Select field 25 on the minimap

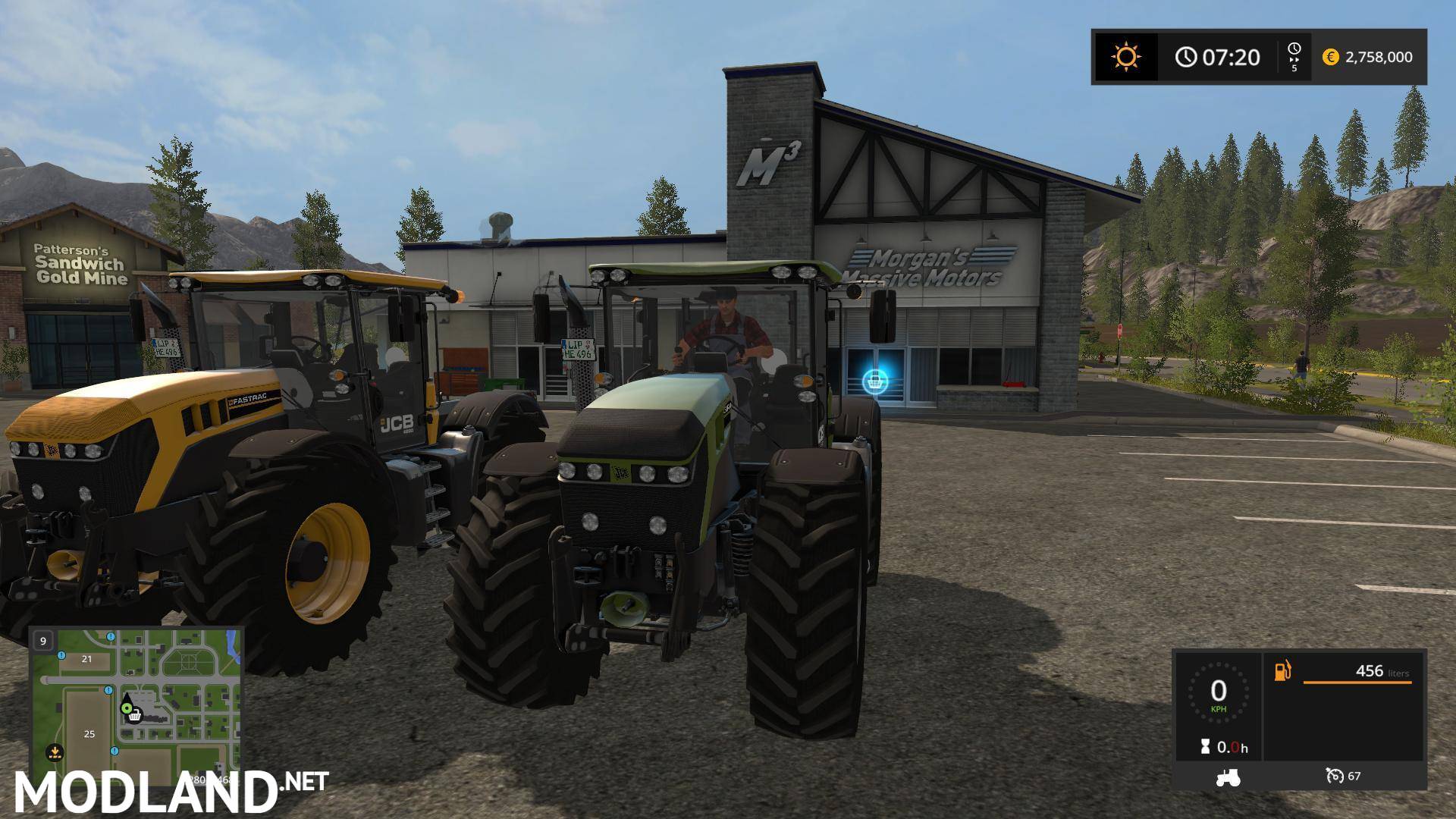(89, 734)
